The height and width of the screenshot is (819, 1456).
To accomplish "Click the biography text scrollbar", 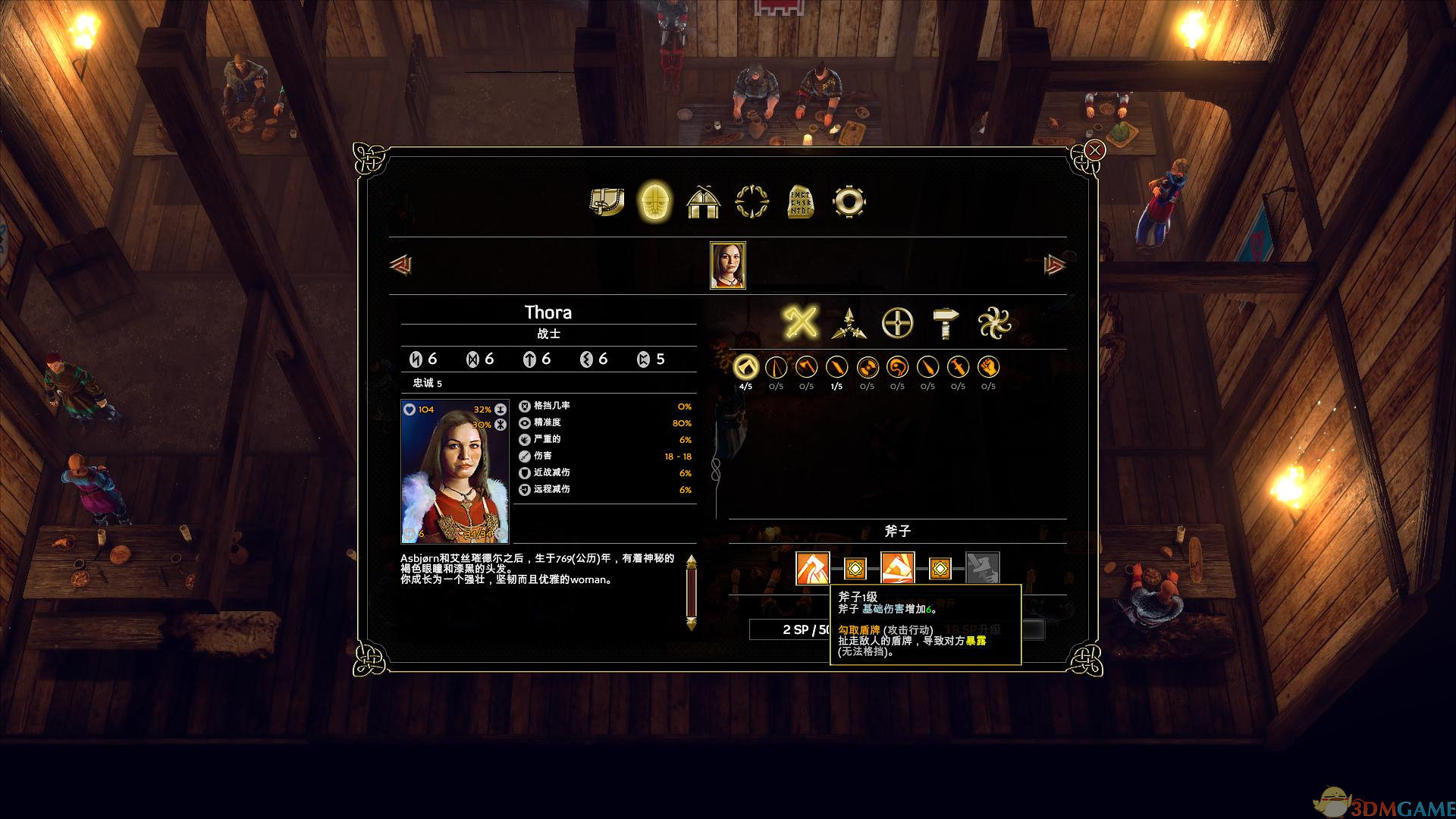I will click(691, 593).
